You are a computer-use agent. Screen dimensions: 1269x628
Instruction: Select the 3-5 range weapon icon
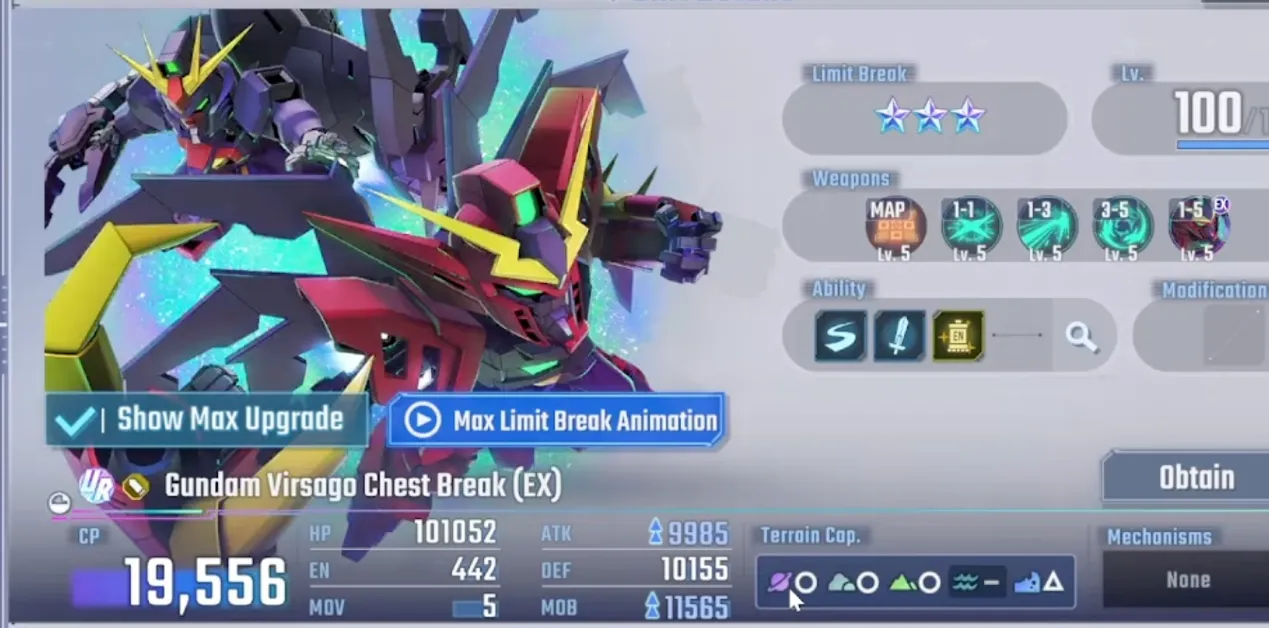coord(1122,226)
